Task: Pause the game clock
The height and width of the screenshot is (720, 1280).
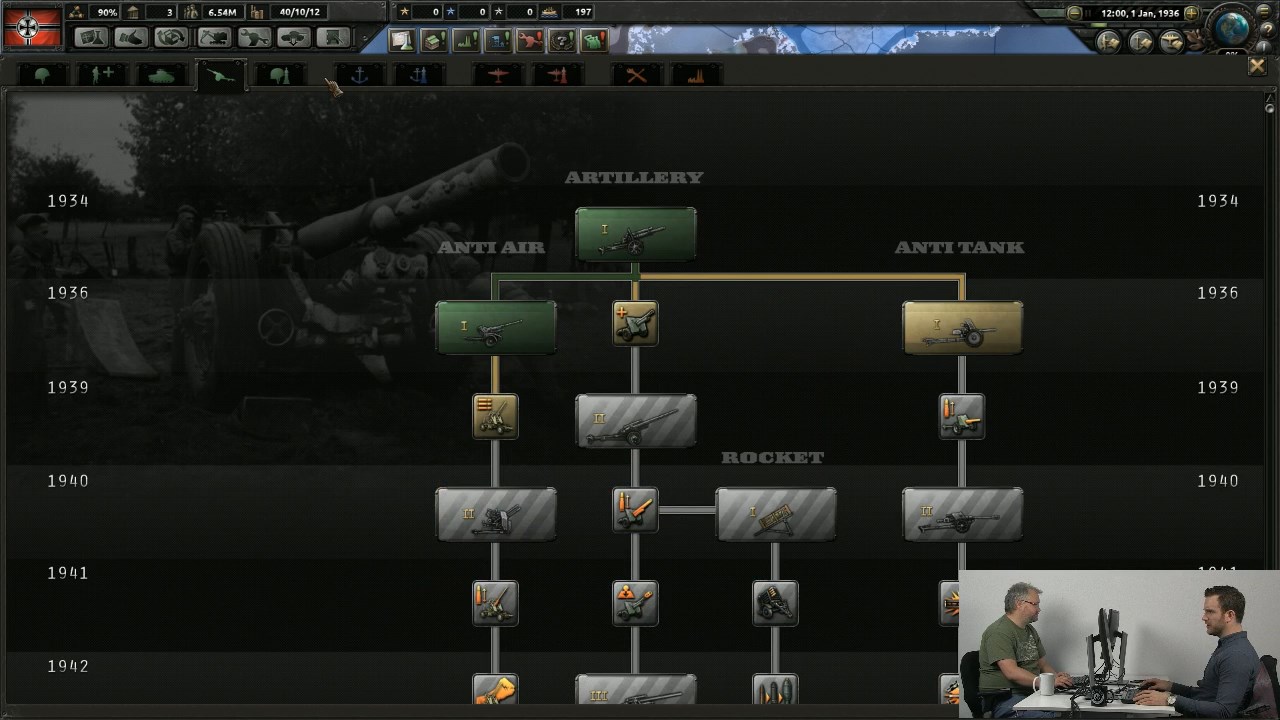Action: 1088,12
